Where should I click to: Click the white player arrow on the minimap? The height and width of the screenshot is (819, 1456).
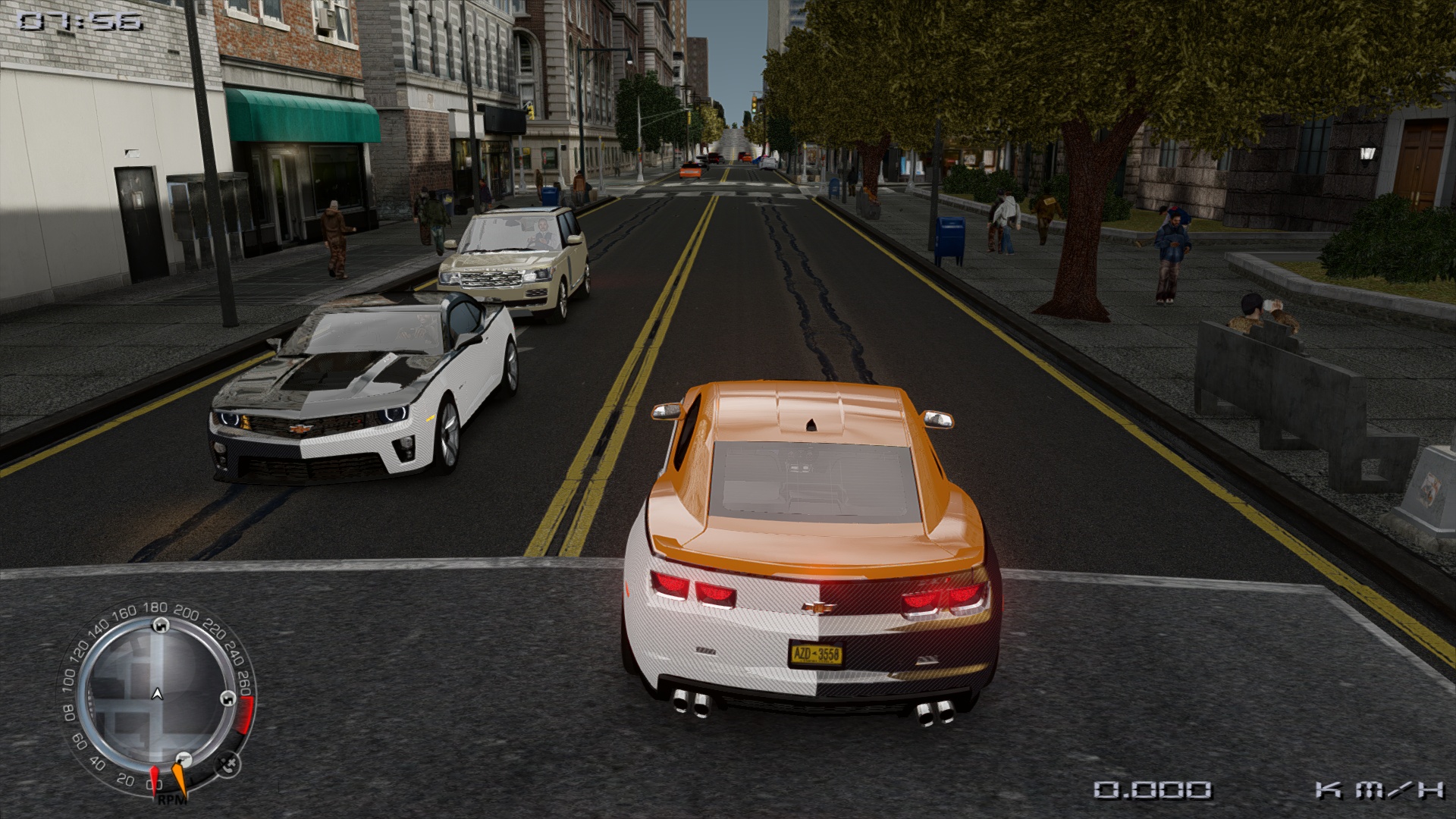157,693
